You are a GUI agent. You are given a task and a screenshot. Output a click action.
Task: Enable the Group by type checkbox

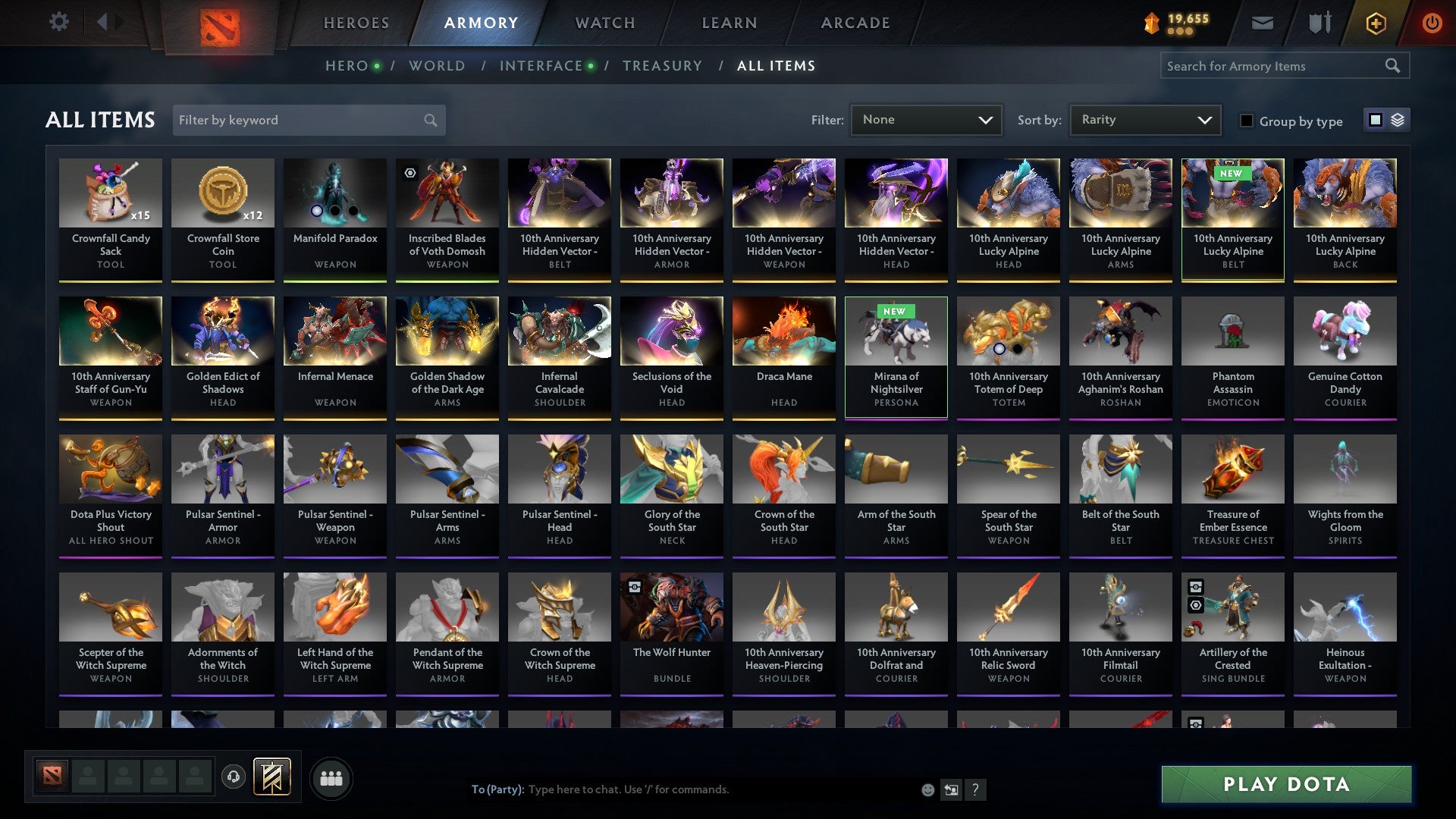1247,121
